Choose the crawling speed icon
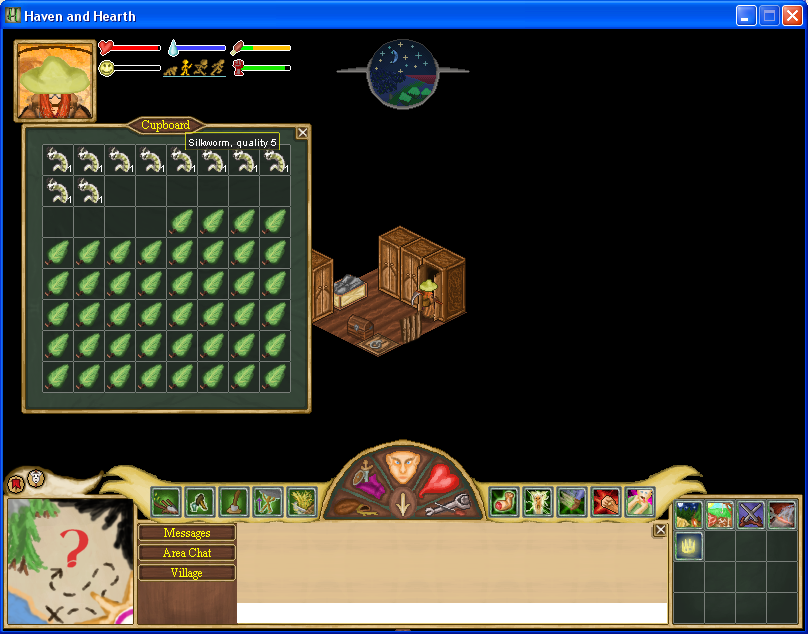The width and height of the screenshot is (808, 634). point(170,69)
